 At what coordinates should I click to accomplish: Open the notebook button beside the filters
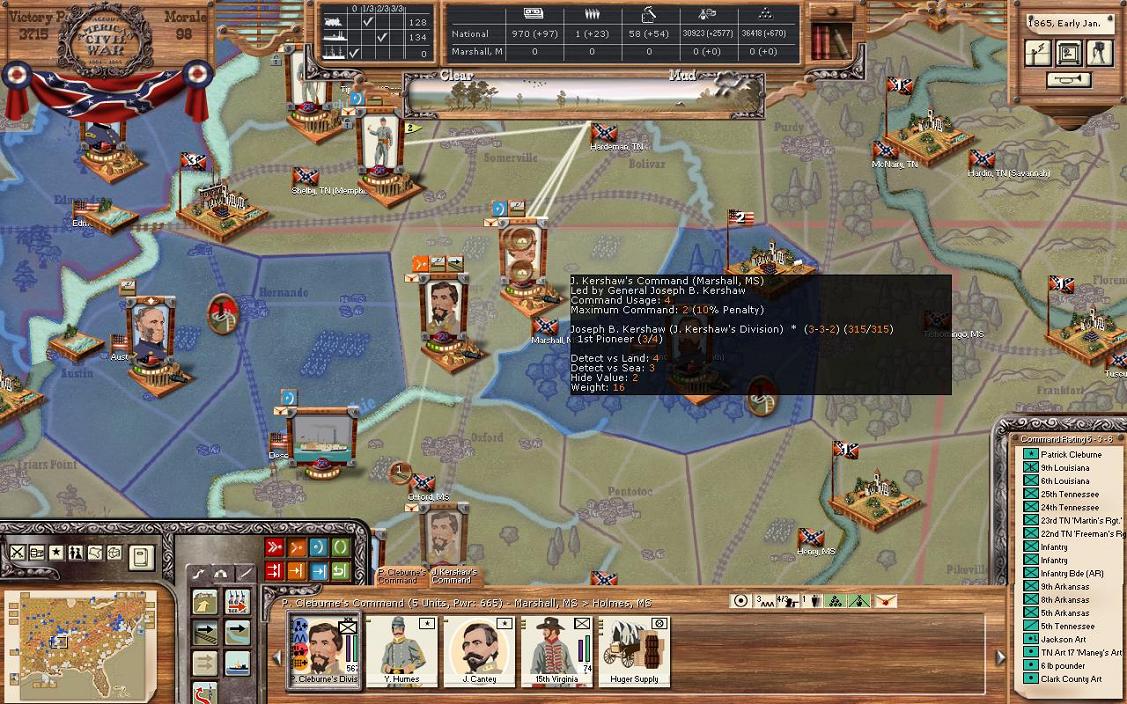[x=141, y=556]
